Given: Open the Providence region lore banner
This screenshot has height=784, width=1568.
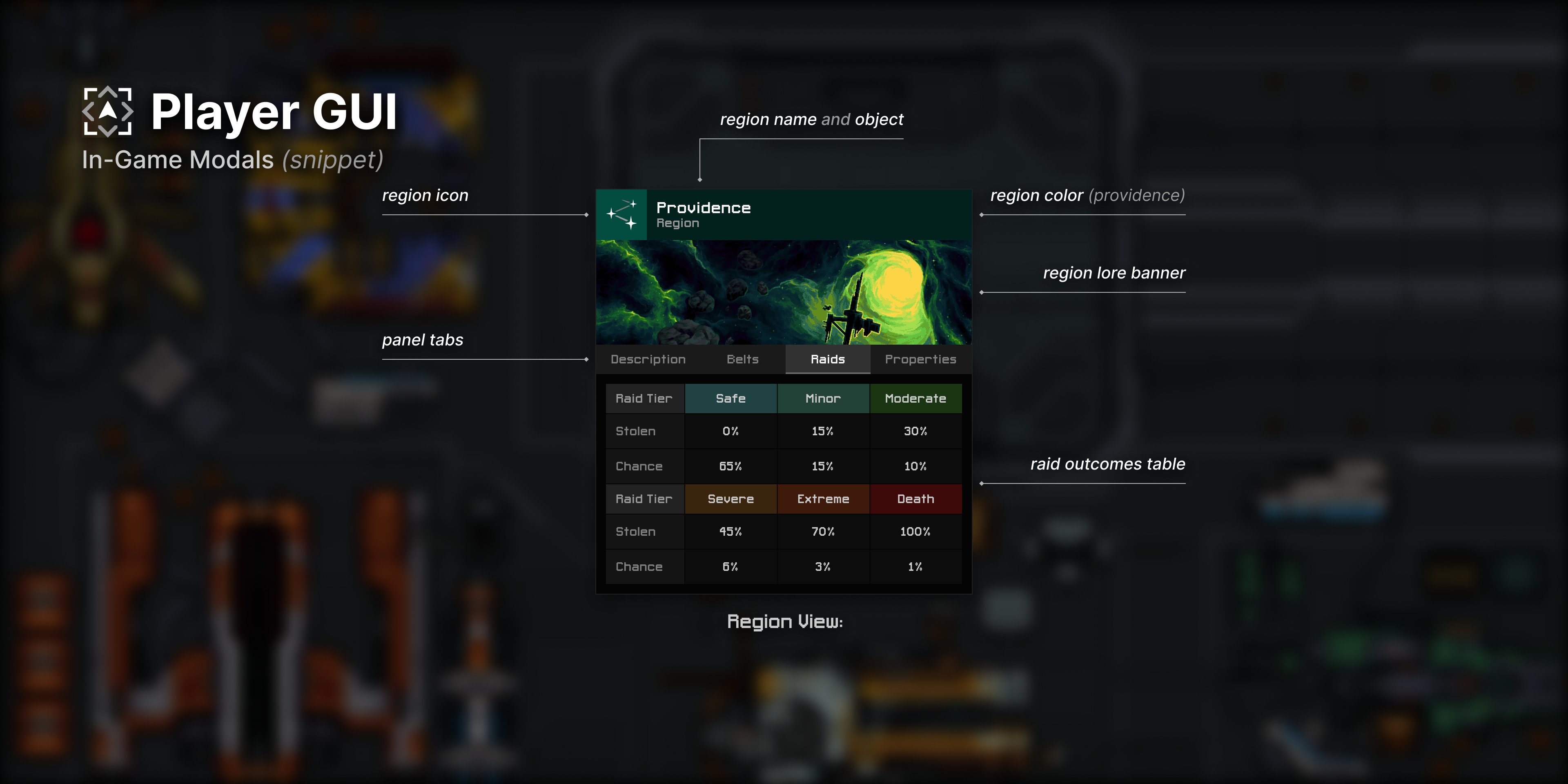Looking at the screenshot, I should (x=784, y=292).
